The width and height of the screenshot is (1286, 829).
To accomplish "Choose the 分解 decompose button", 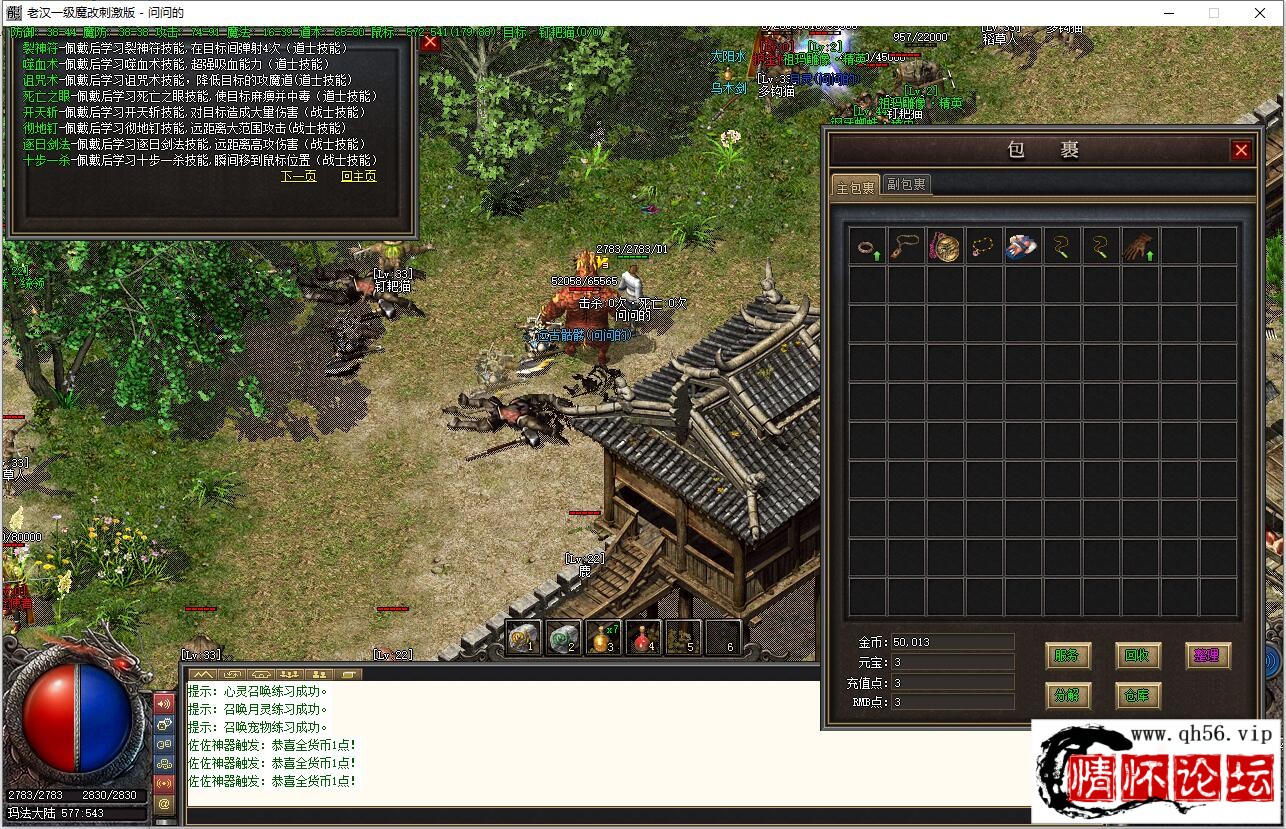I will 1066,695.
